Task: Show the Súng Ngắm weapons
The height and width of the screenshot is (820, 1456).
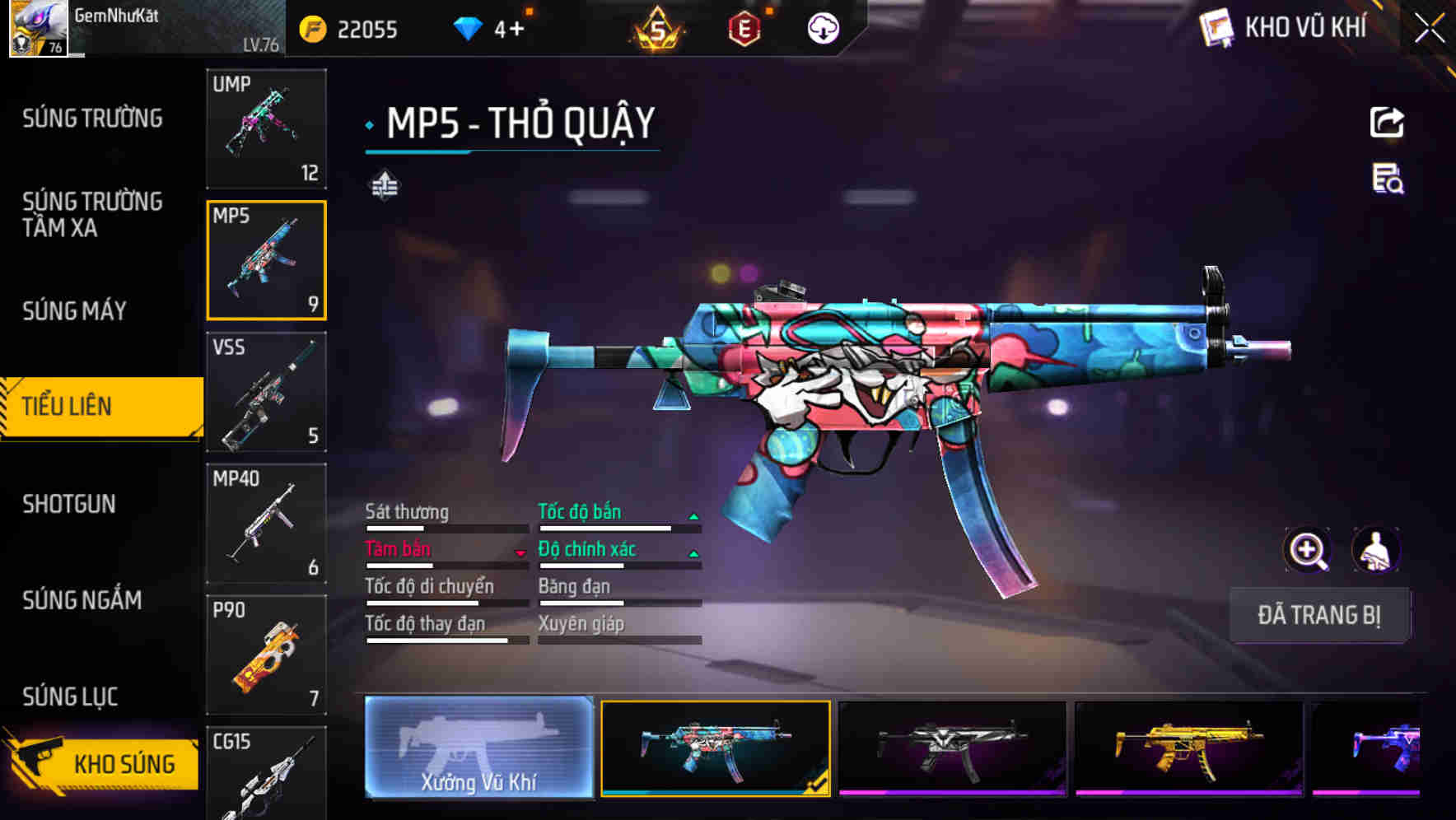Action: (x=82, y=600)
